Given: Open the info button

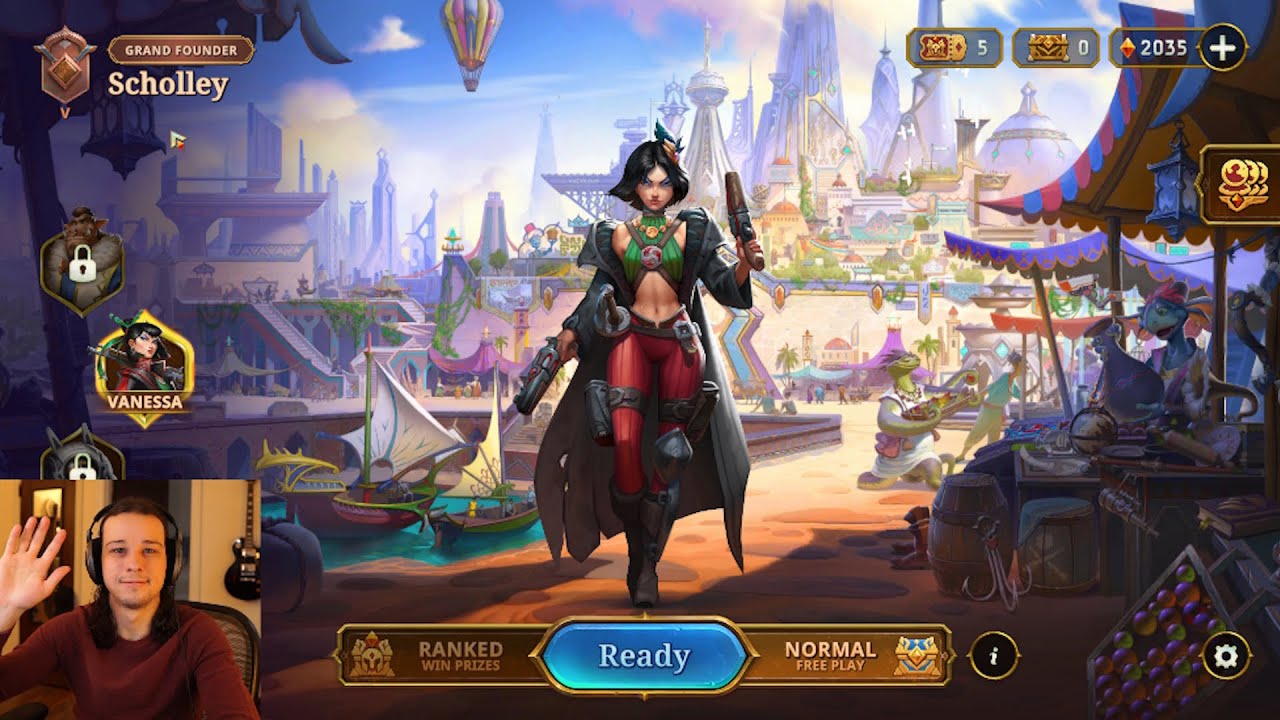Looking at the screenshot, I should 994,656.
